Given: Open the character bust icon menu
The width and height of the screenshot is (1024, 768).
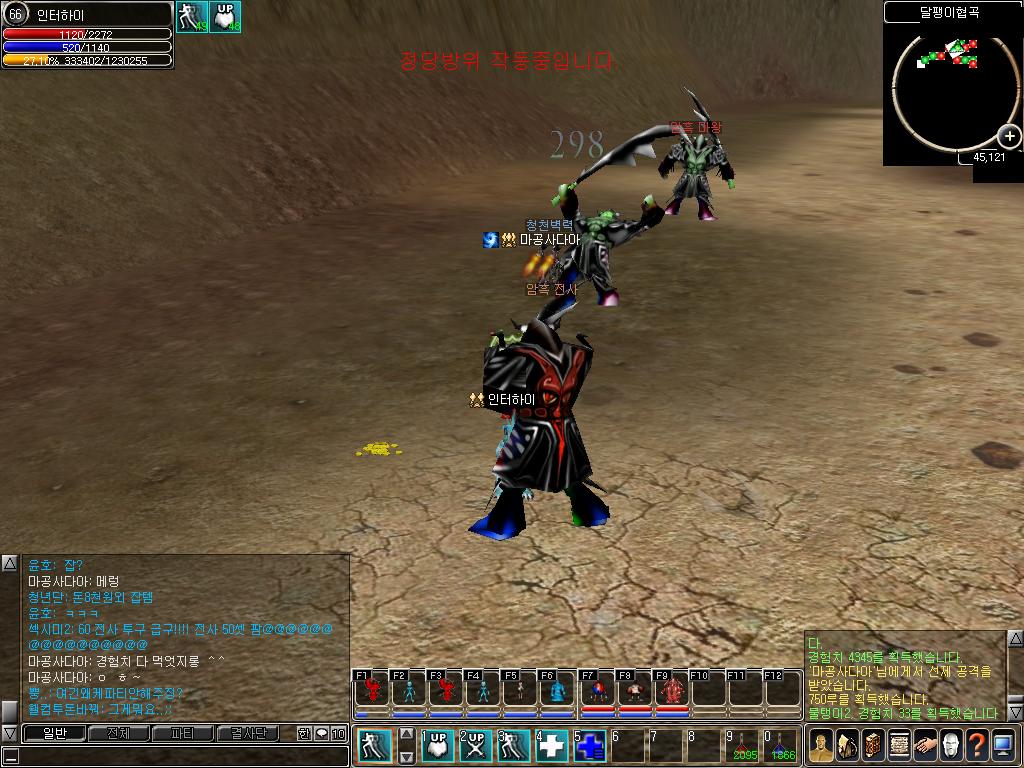Looking at the screenshot, I should click(821, 745).
